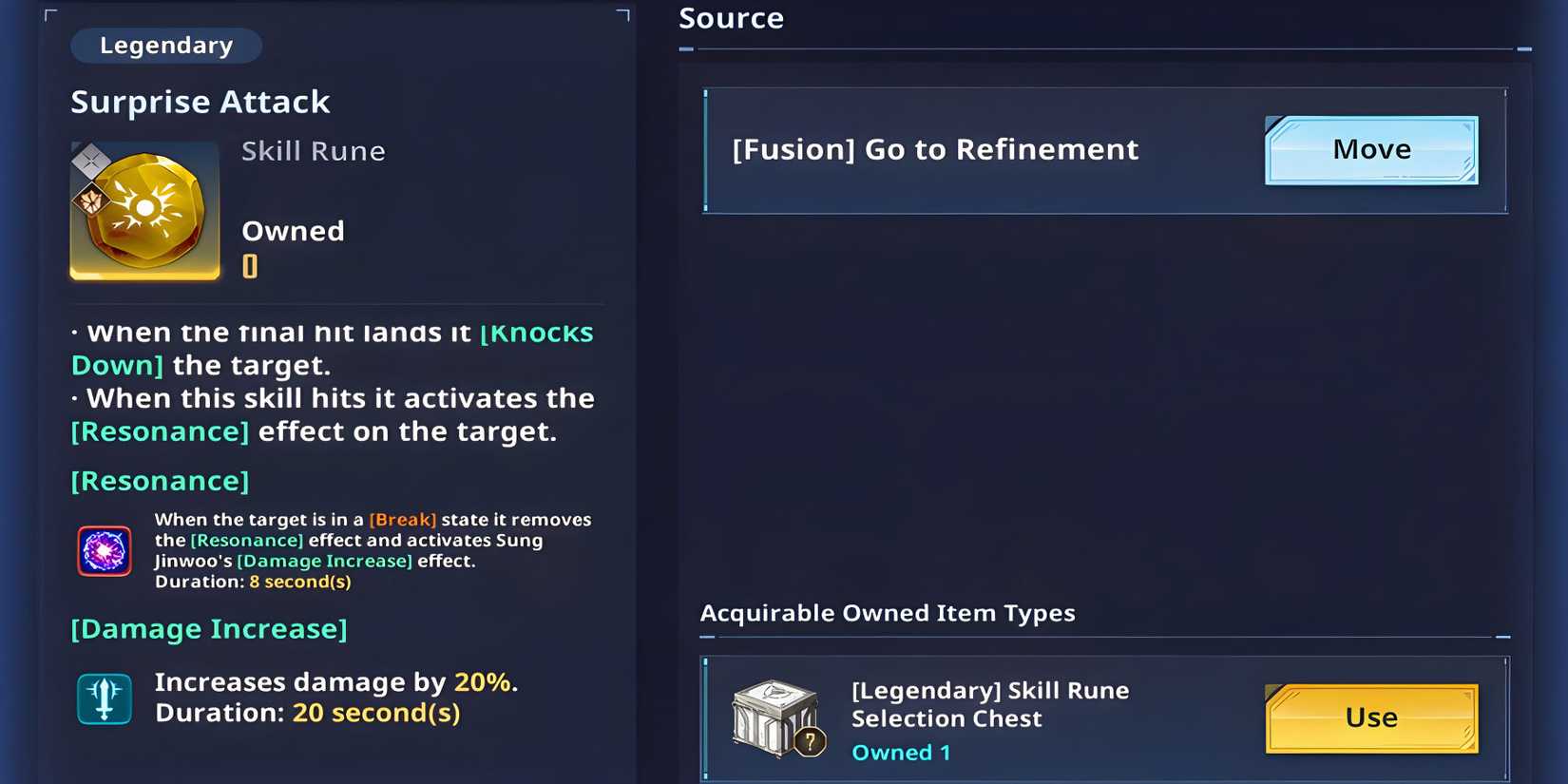Click the Owned quantity indicator below the rune
Image resolution: width=1568 pixels, height=784 pixels.
click(x=250, y=266)
